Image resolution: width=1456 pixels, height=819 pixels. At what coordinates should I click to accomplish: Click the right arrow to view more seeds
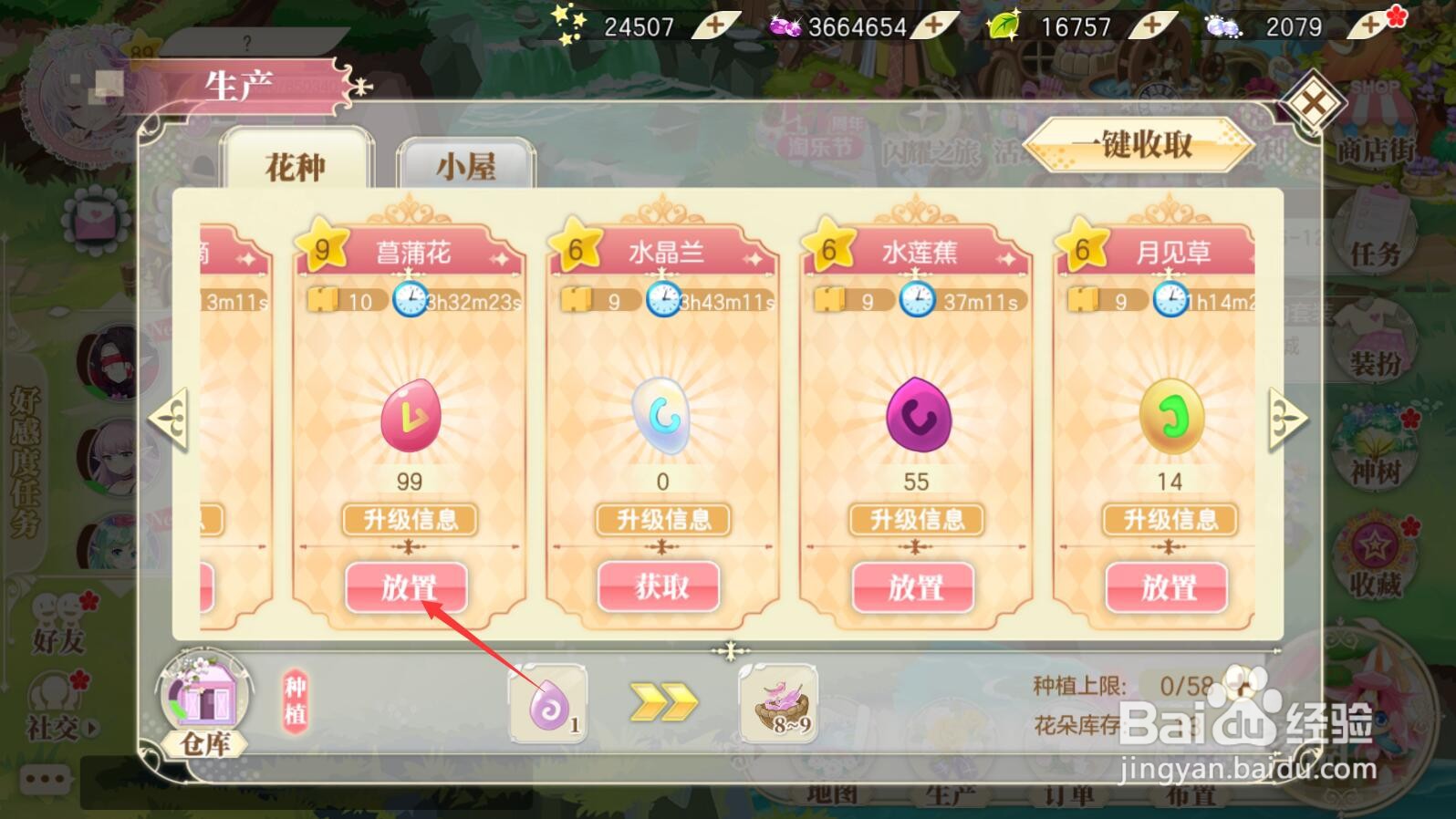tap(1286, 420)
